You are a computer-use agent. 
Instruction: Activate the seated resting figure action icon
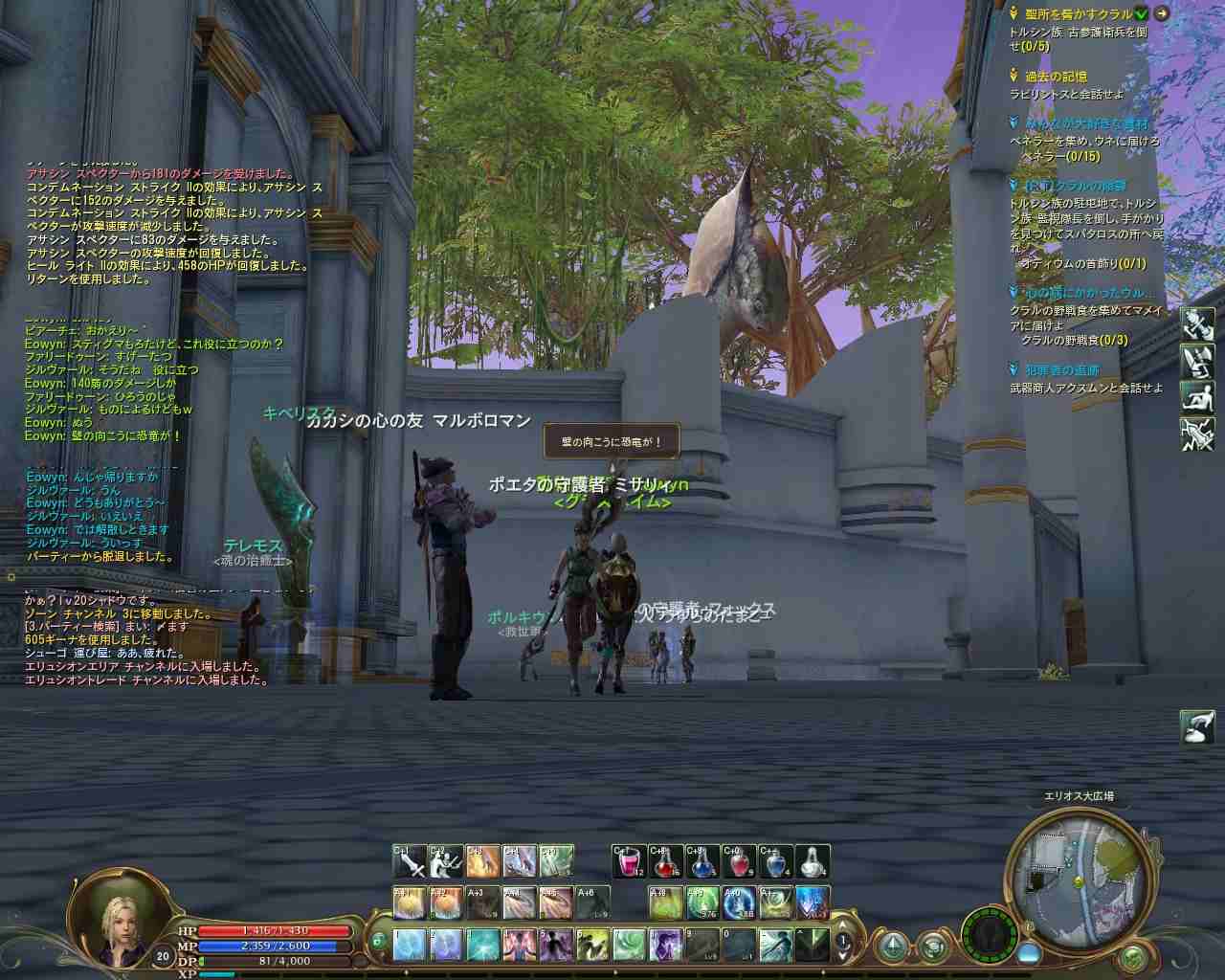tap(1196, 397)
